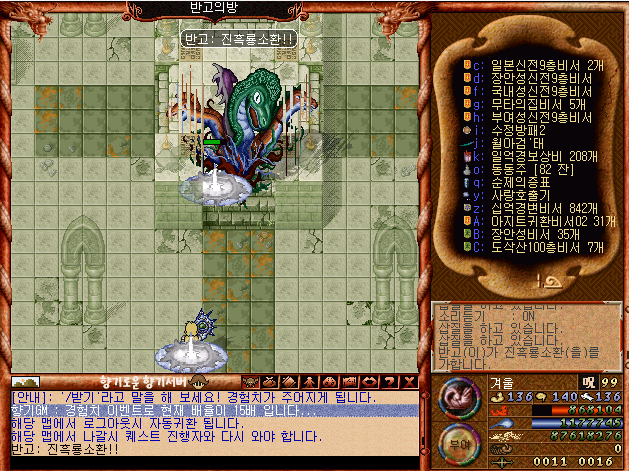Select the 국내성신전9층비서 scroll entry
This screenshot has width=629, height=471.
(530, 90)
